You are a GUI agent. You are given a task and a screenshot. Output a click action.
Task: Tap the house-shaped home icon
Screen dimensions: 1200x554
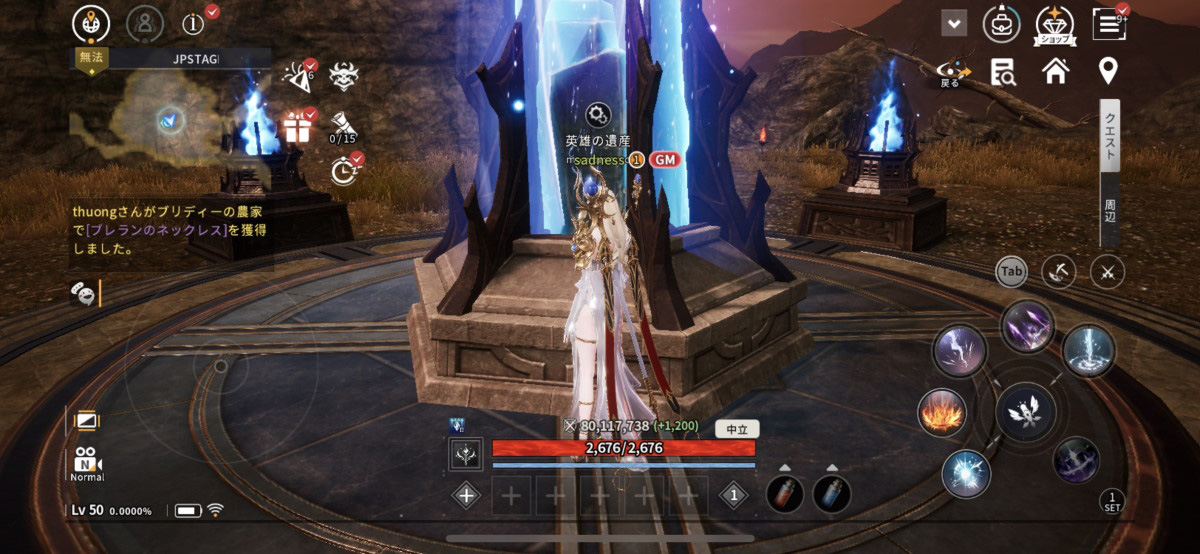(1055, 71)
